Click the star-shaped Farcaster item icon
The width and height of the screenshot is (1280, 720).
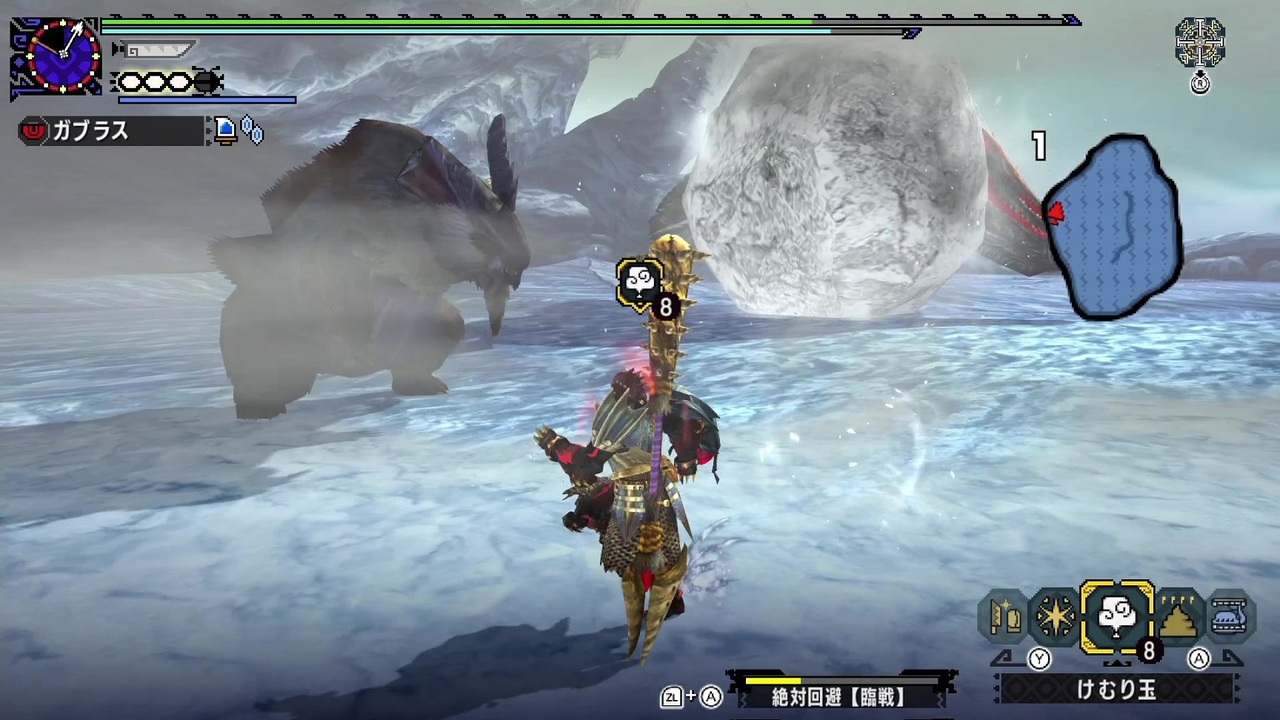[1057, 615]
